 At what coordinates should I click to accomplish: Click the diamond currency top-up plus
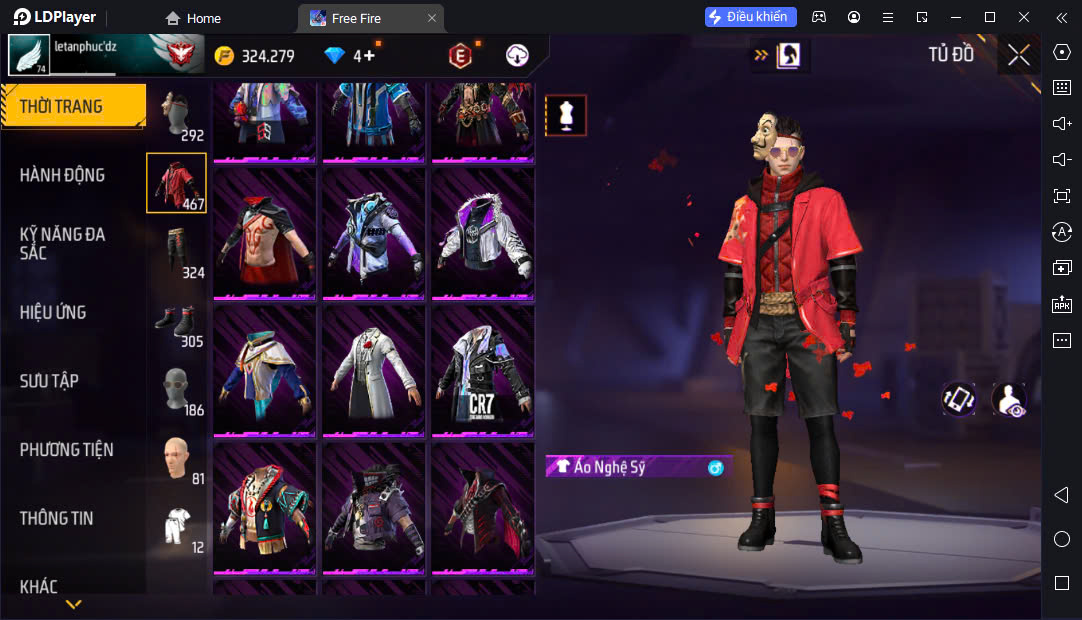point(370,56)
